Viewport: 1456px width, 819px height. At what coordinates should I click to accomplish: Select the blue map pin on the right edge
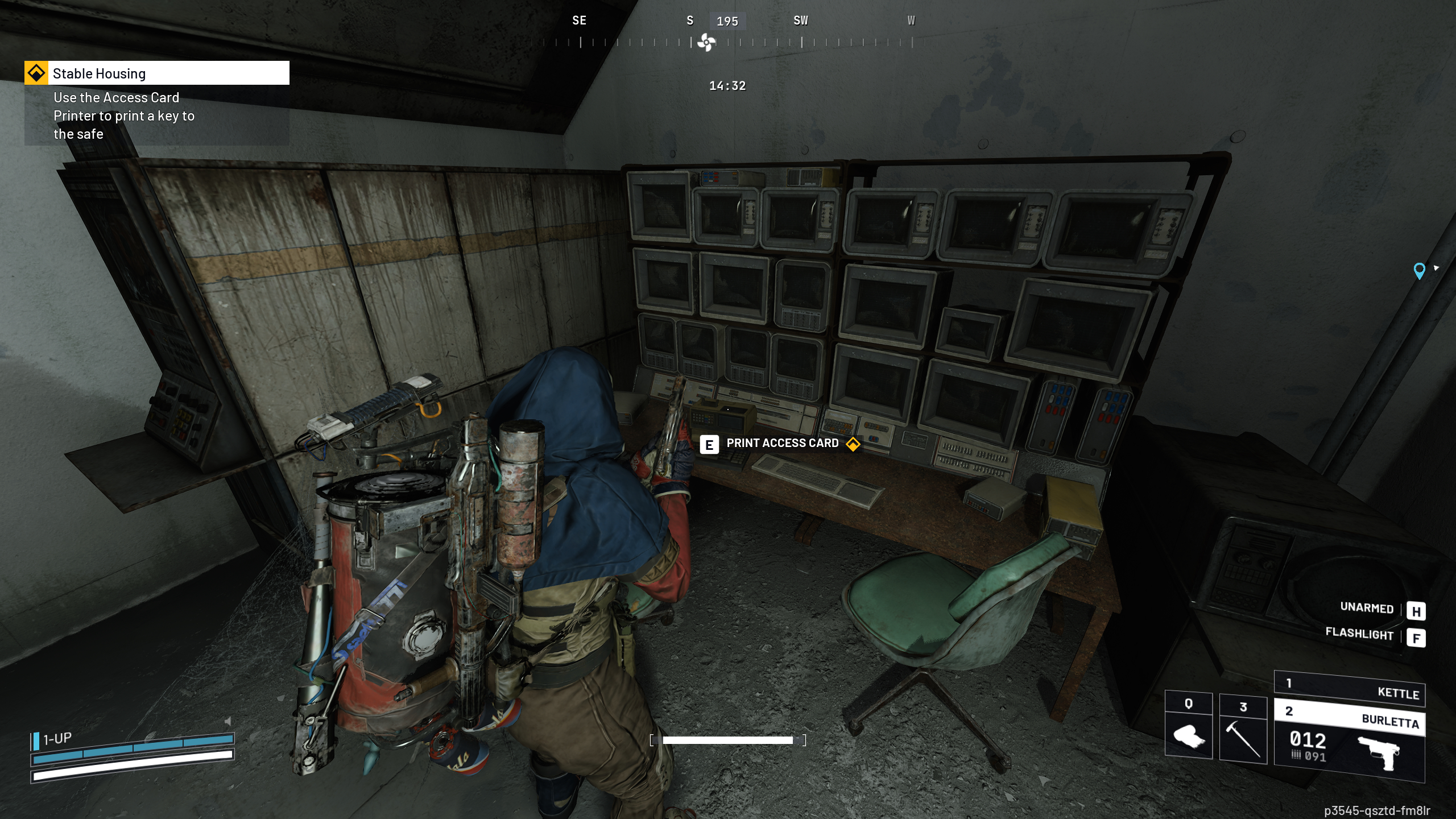pos(1420,271)
